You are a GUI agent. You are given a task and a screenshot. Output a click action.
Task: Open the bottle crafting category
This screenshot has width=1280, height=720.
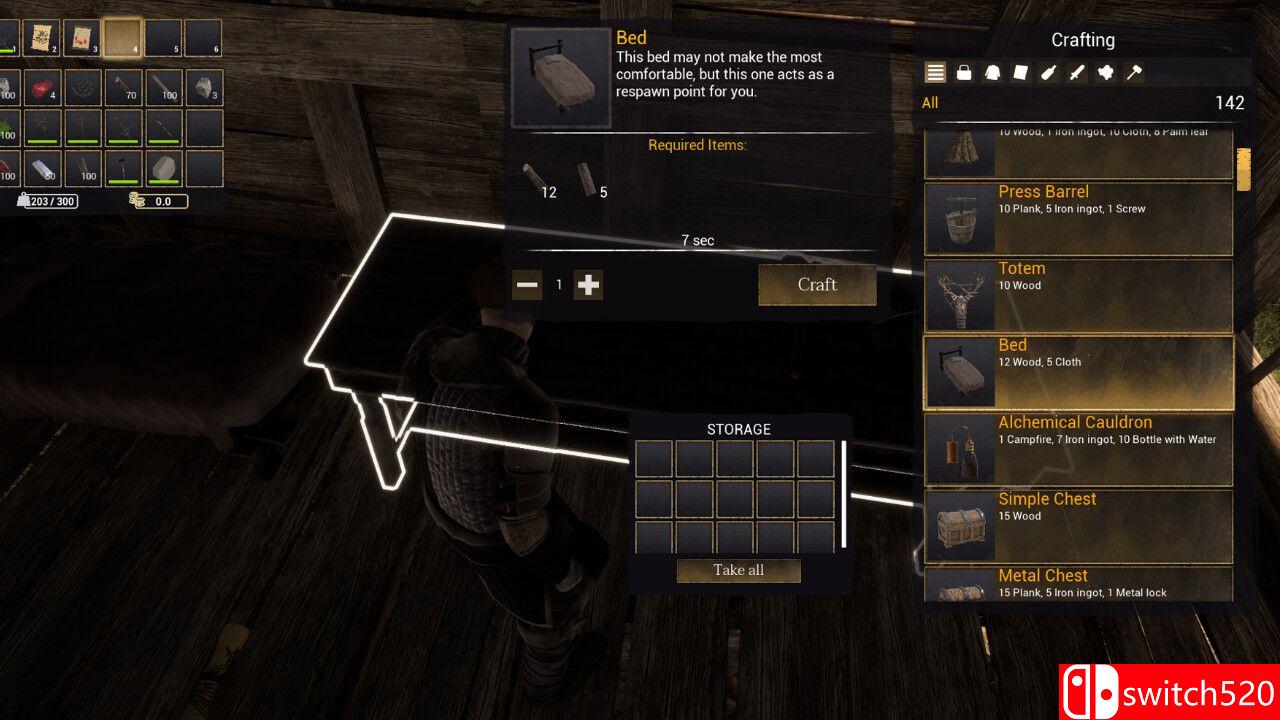click(1049, 72)
